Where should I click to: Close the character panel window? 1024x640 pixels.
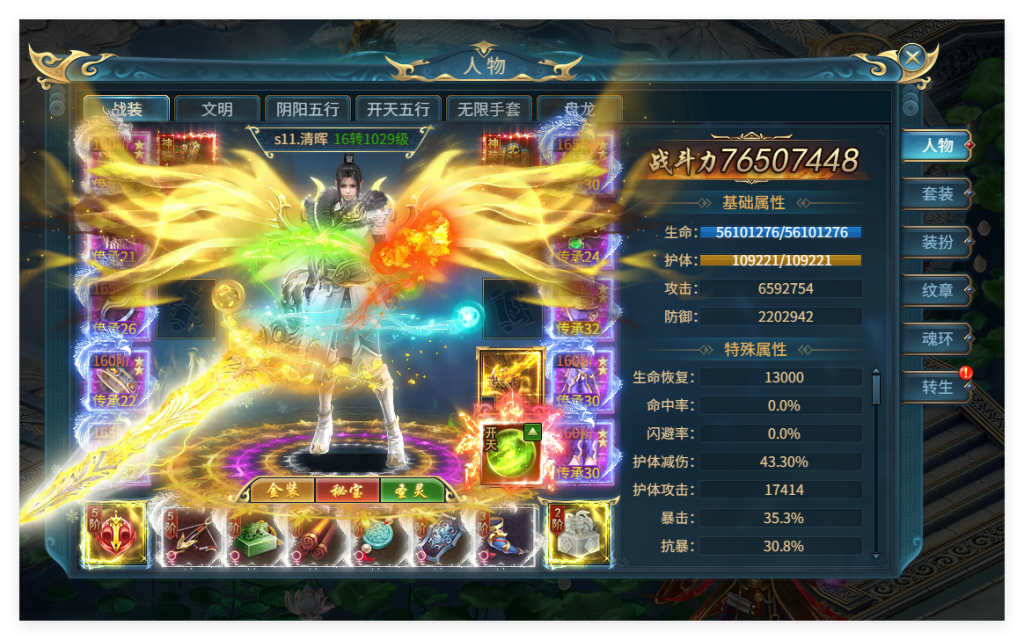[x=912, y=58]
